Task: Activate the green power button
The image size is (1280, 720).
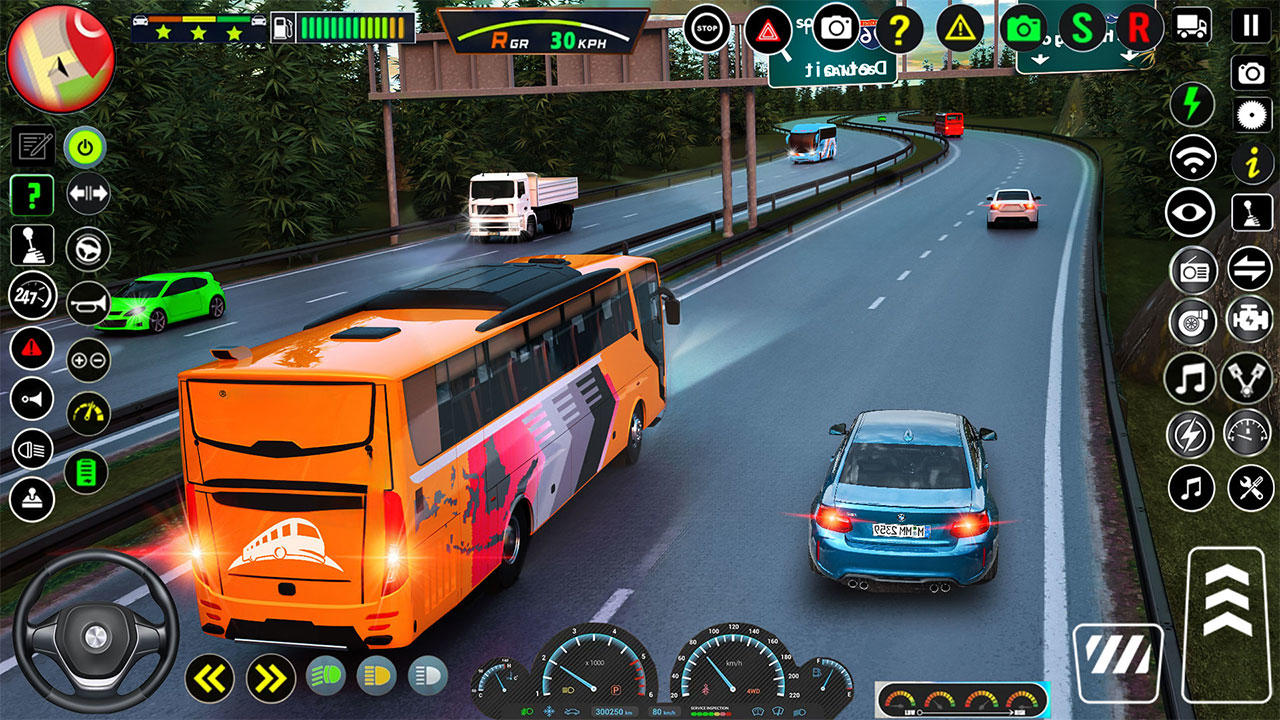Action: (x=86, y=148)
